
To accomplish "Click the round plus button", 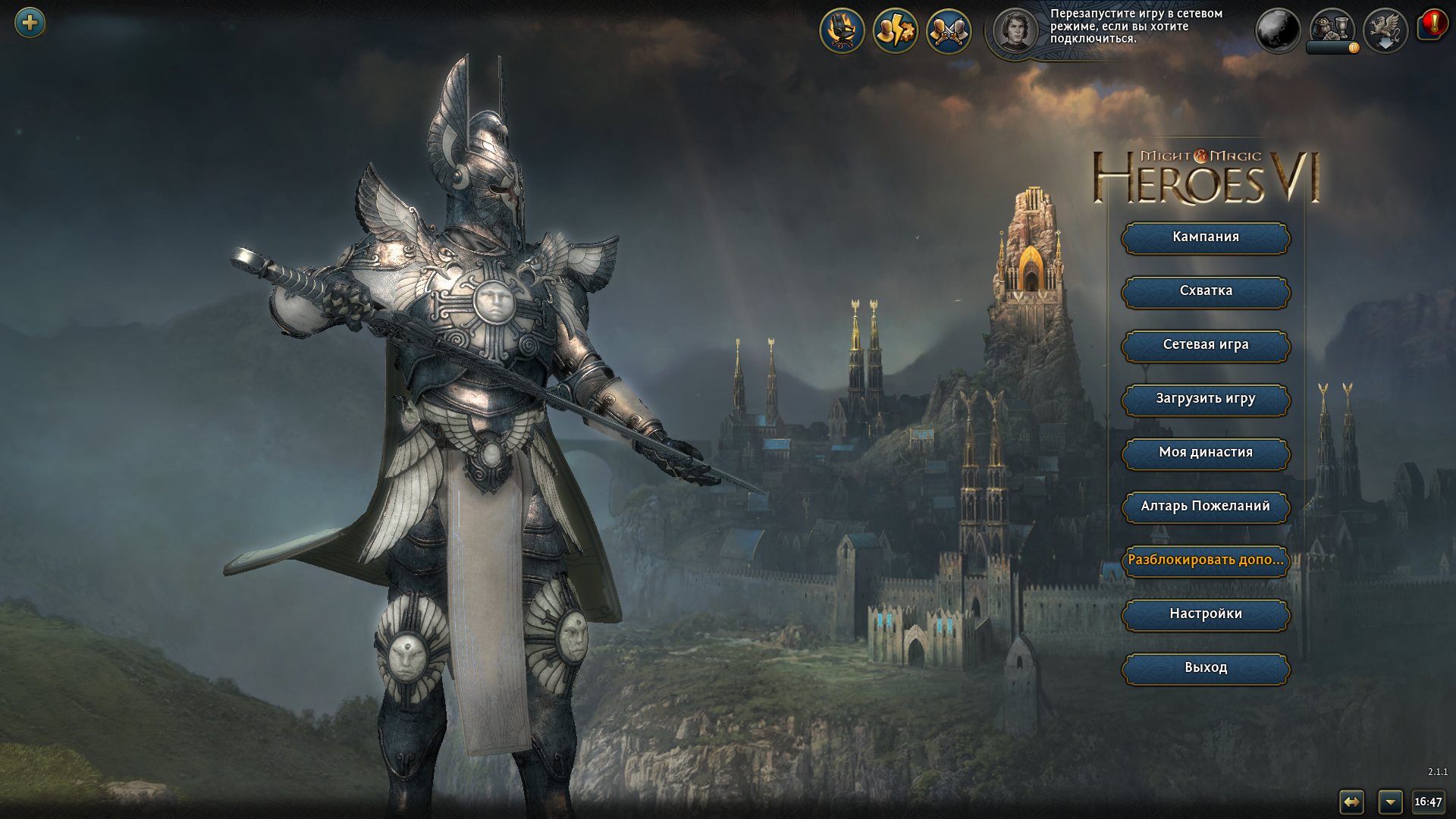I will click(30, 23).
